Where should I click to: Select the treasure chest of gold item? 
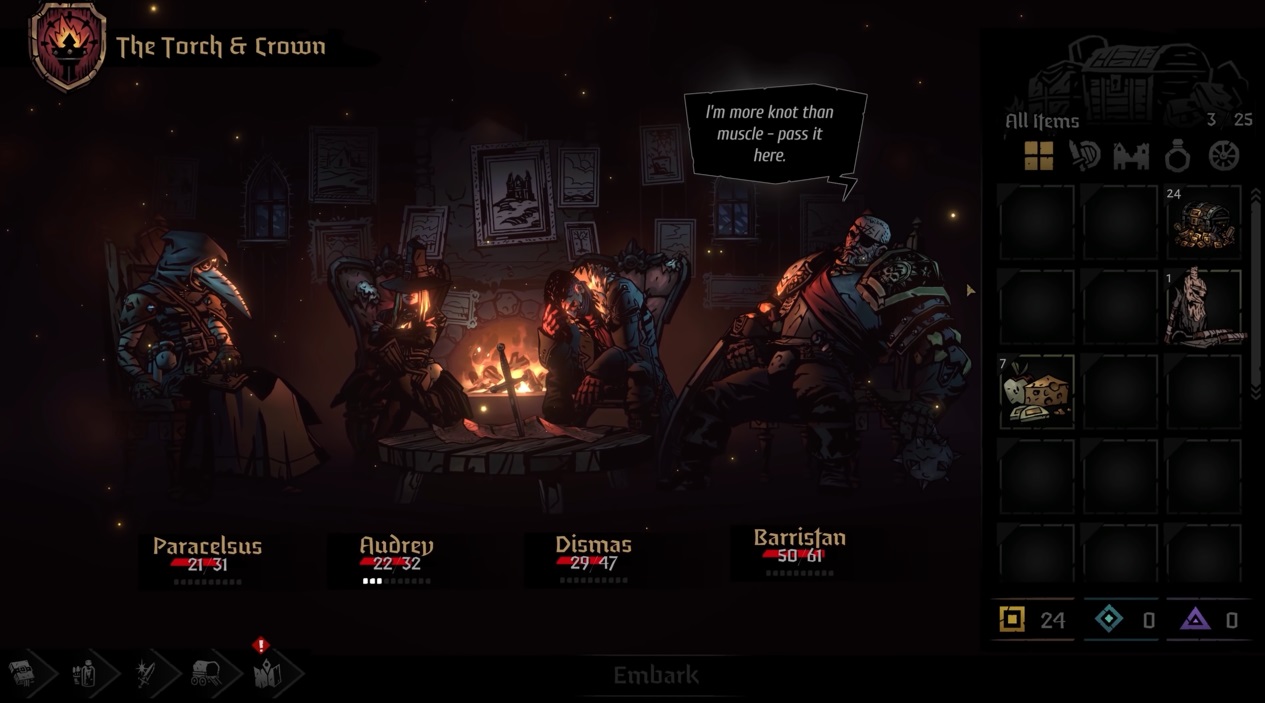(x=1203, y=222)
